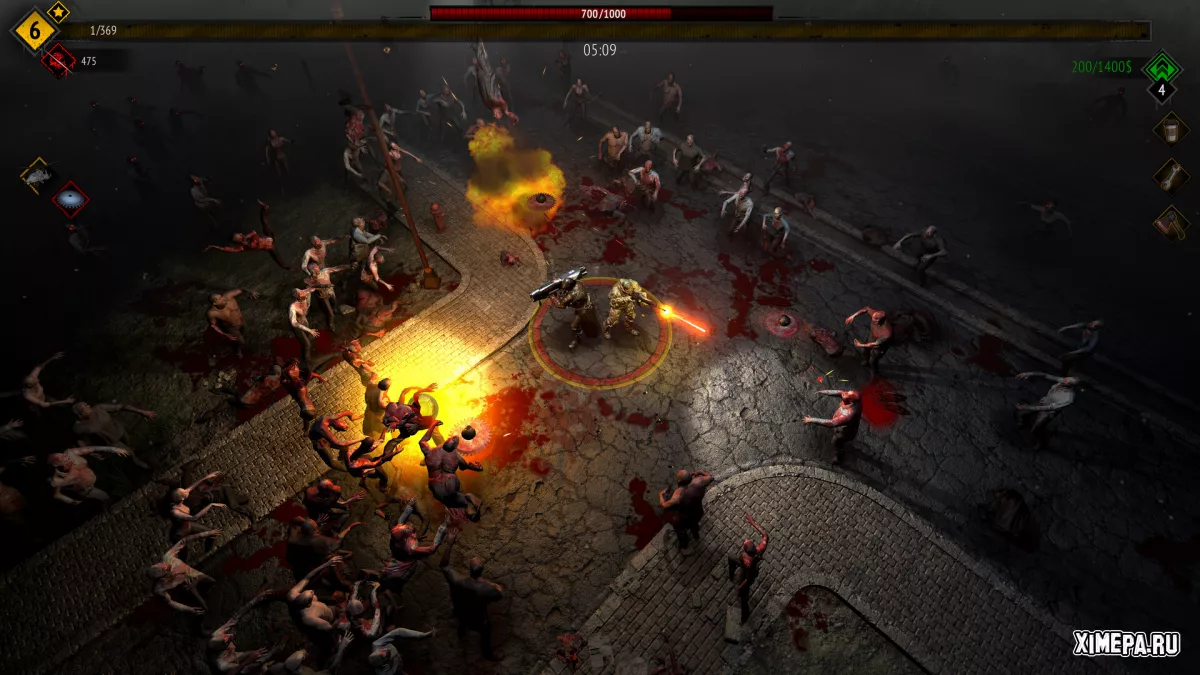Select the gun weapon diamond icon
This screenshot has height=675, width=1200.
(36, 176)
